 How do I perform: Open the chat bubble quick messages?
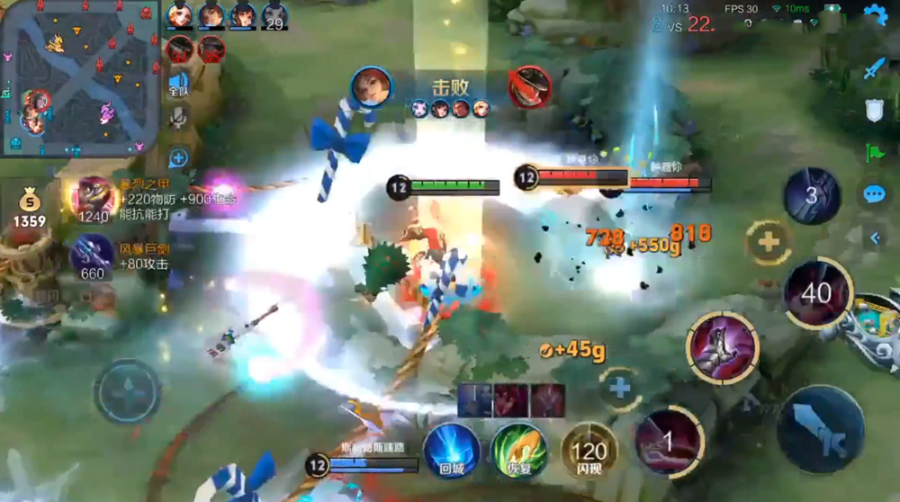[x=875, y=194]
